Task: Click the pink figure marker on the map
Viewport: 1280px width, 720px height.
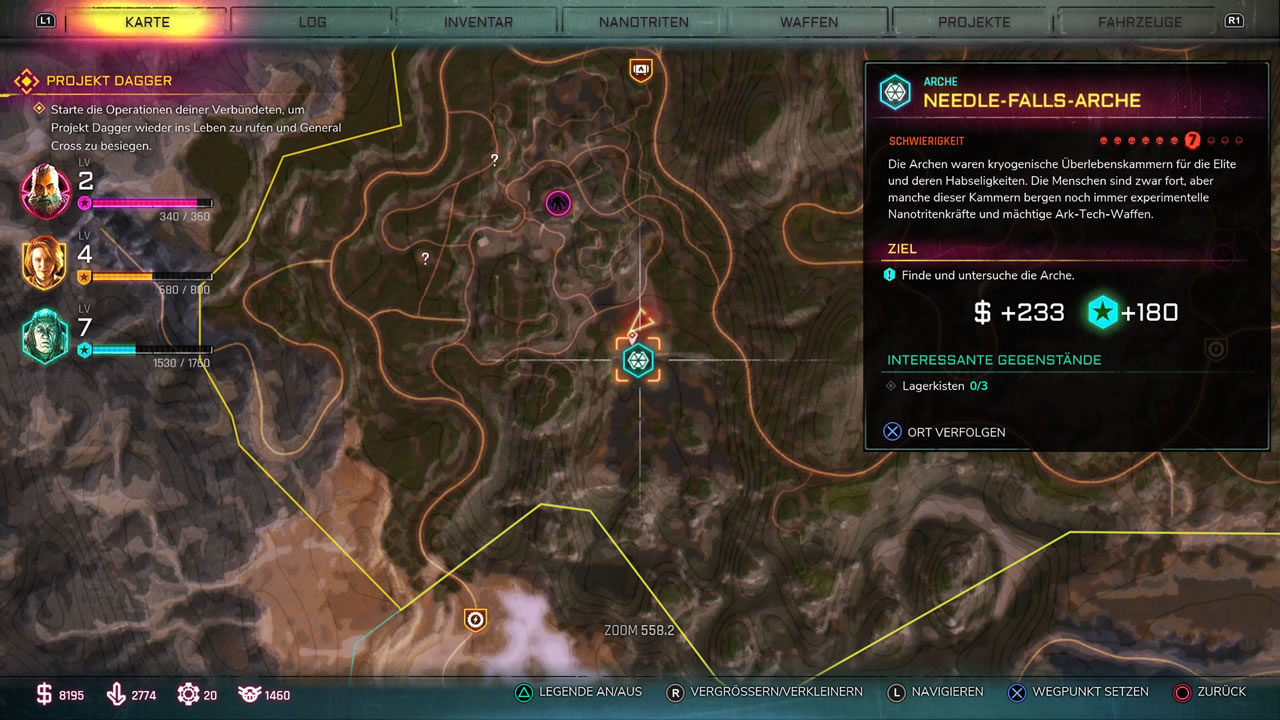Action: point(557,203)
